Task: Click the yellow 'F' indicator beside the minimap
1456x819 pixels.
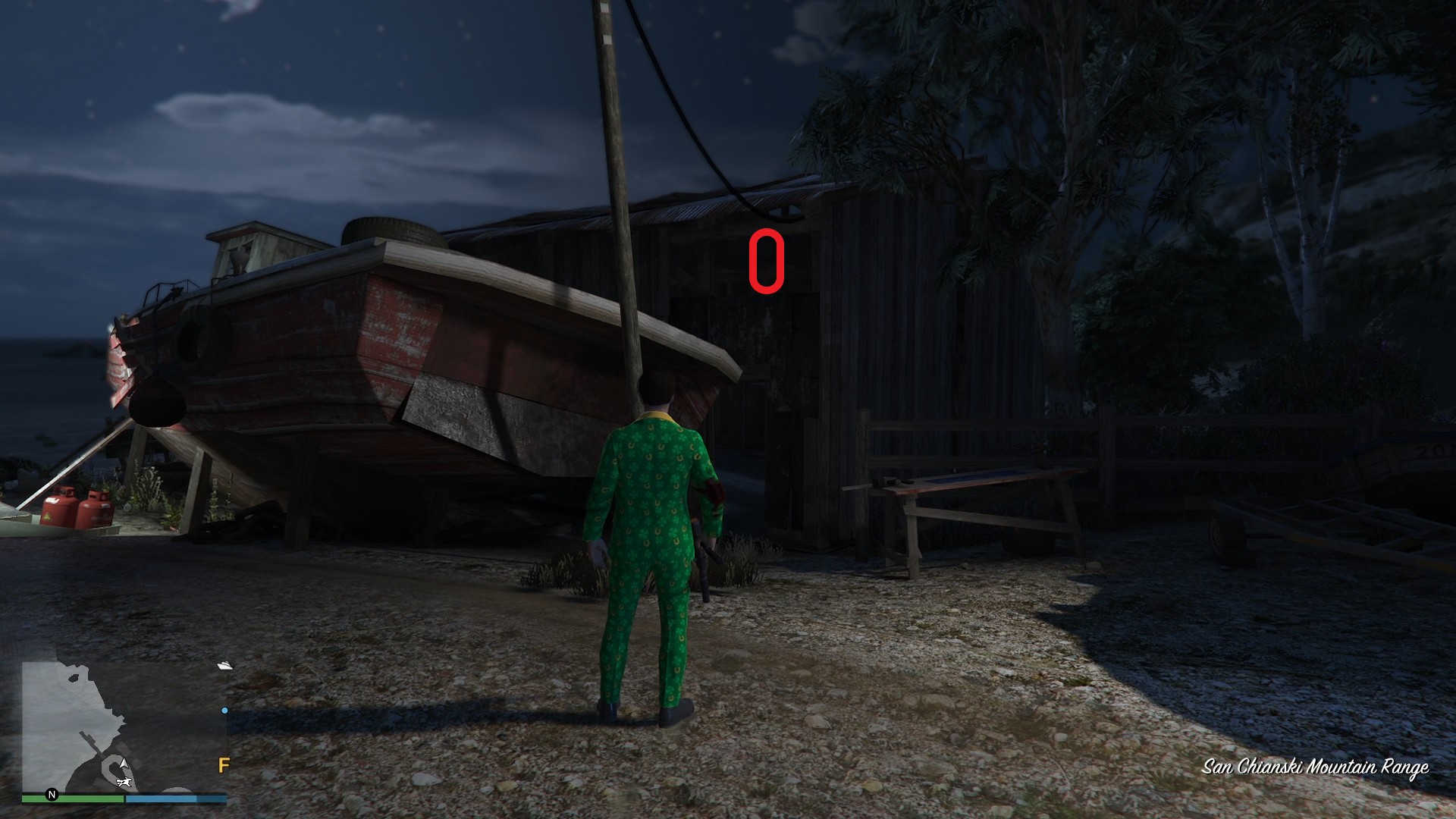Action: click(x=224, y=763)
